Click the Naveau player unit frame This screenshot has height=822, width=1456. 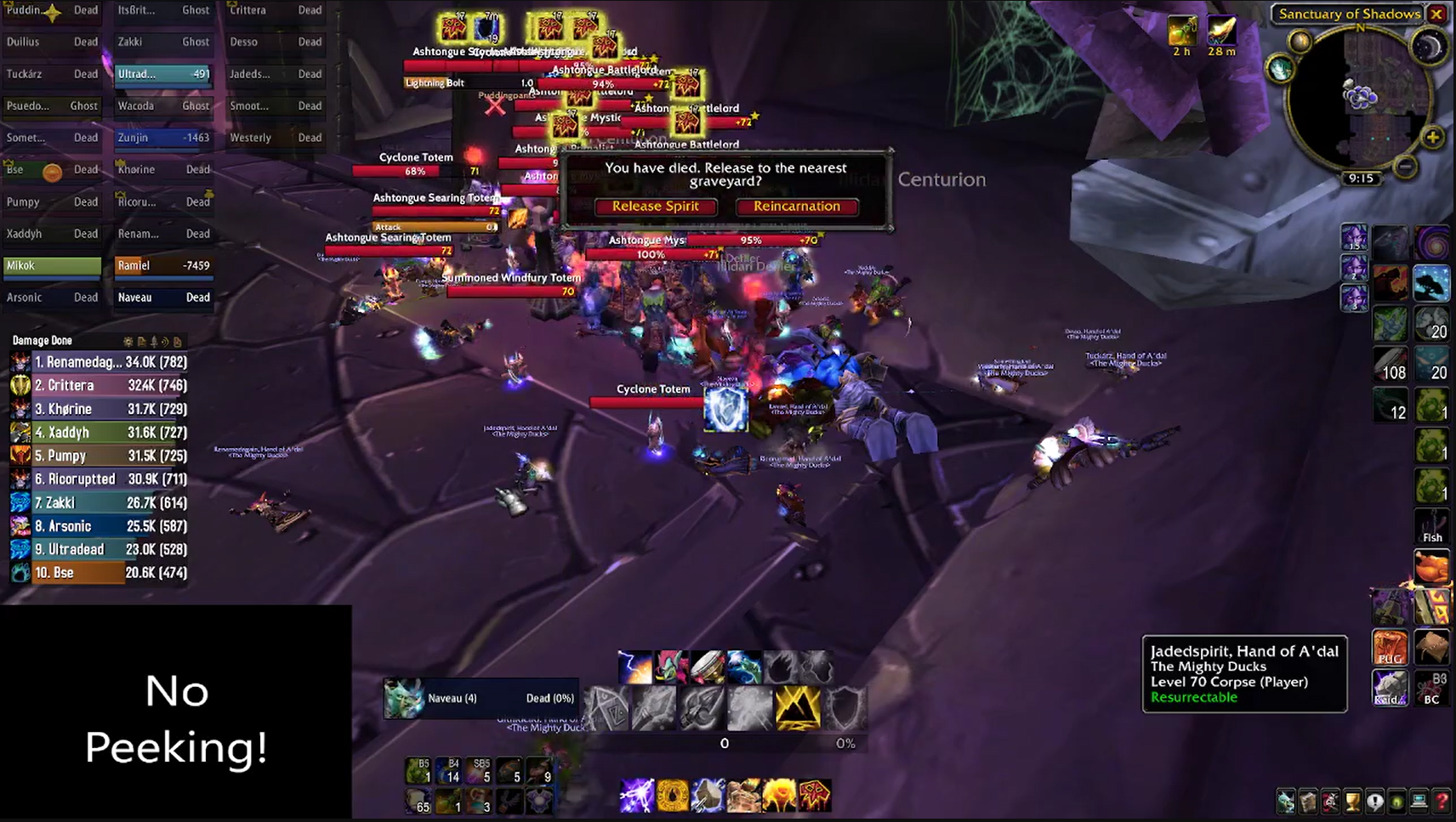(x=481, y=699)
